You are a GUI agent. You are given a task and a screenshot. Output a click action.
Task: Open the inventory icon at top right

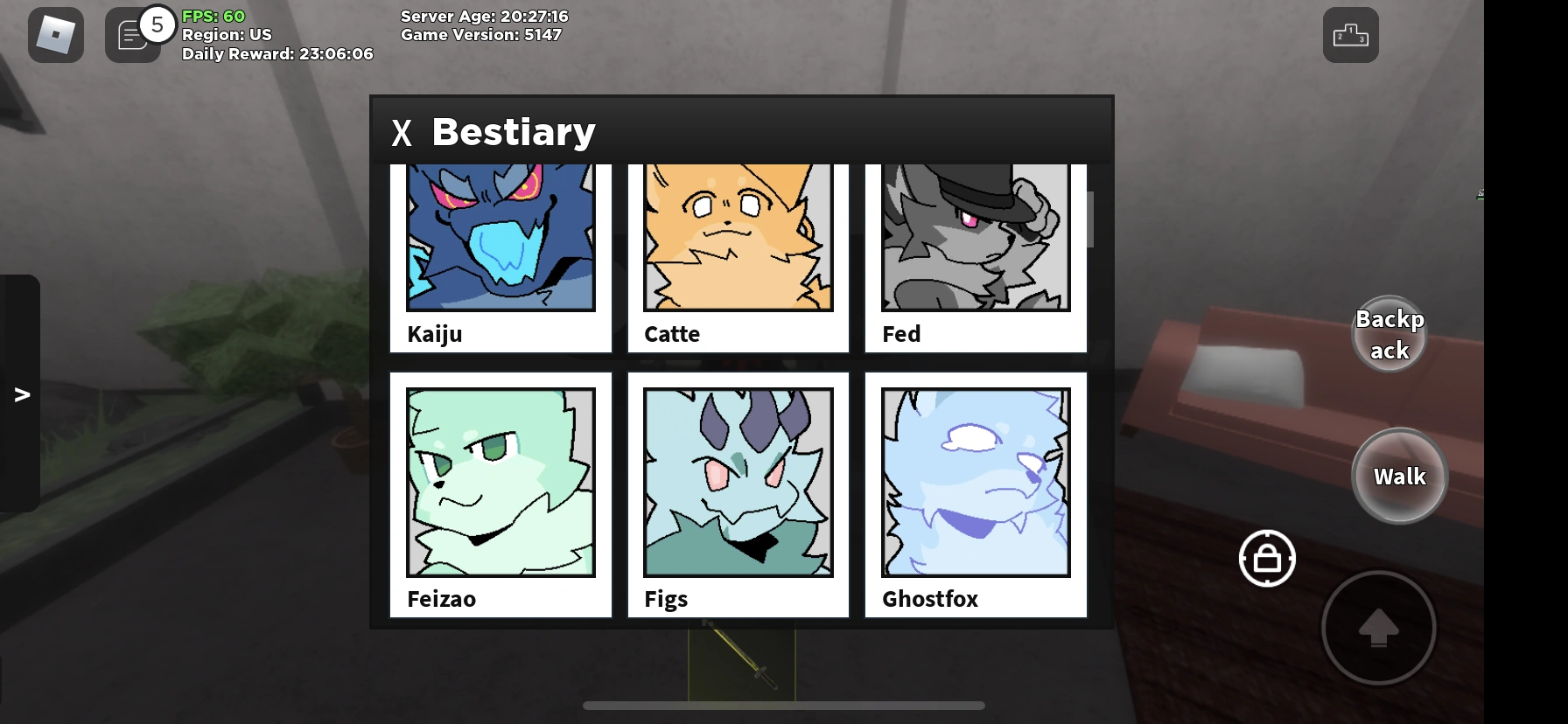[x=1350, y=34]
